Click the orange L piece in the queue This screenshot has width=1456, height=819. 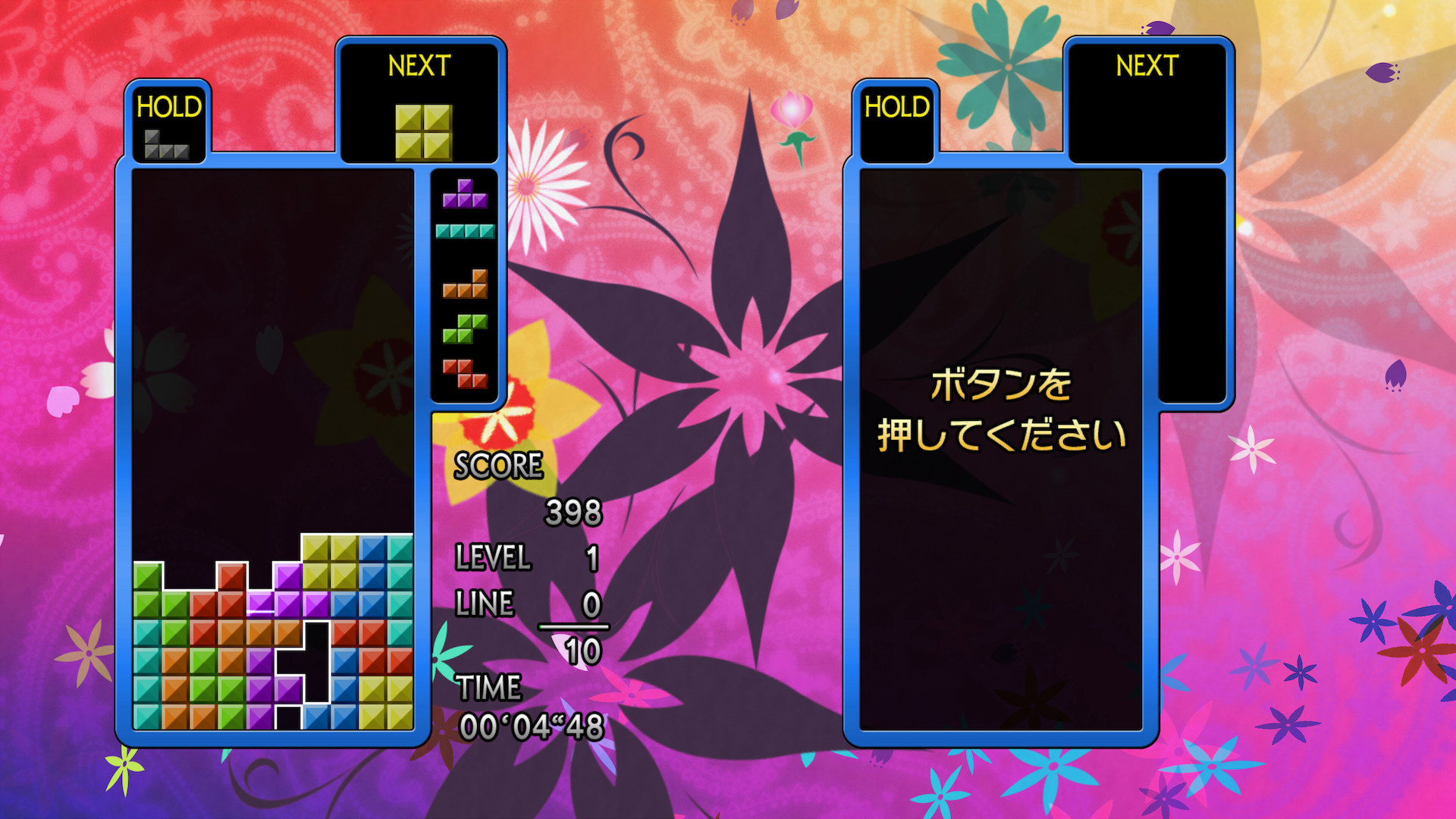(465, 284)
